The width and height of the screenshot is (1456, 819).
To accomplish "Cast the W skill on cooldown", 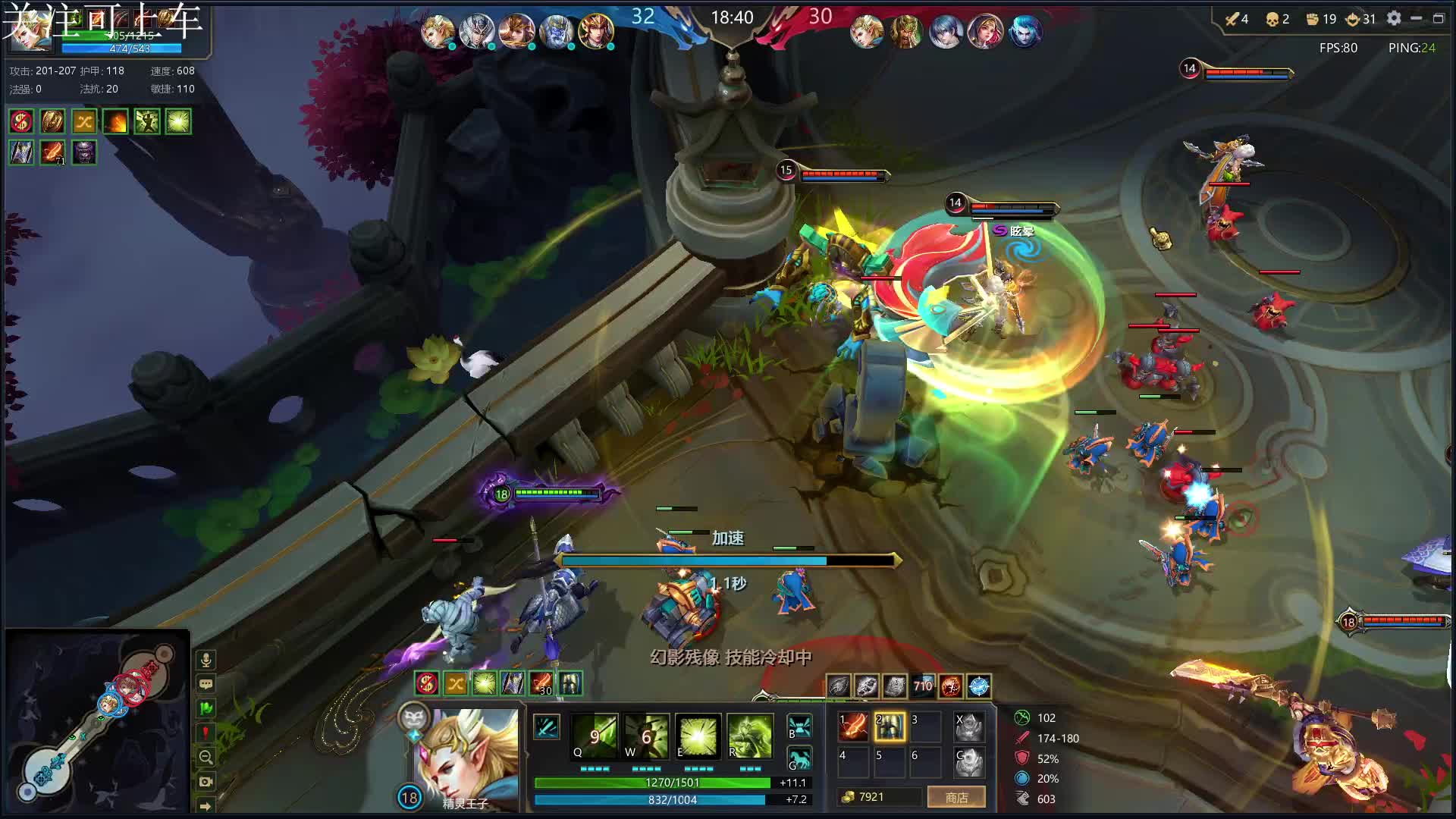I will pos(646,736).
